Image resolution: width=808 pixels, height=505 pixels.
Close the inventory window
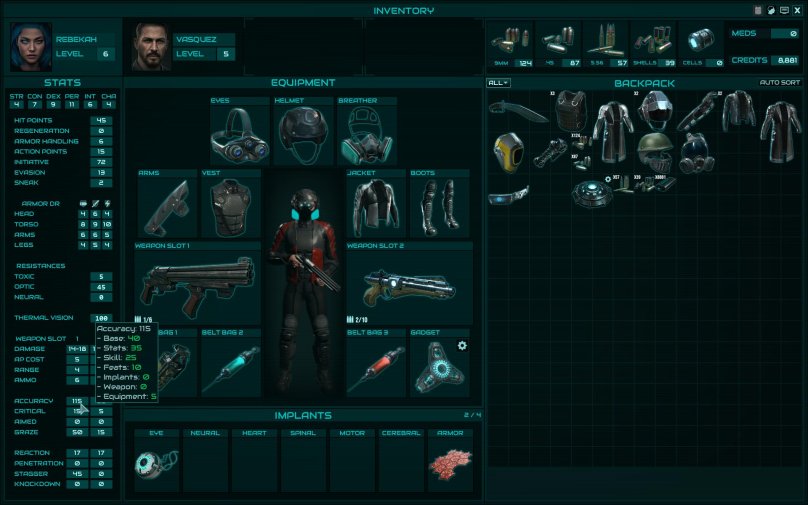coord(797,10)
